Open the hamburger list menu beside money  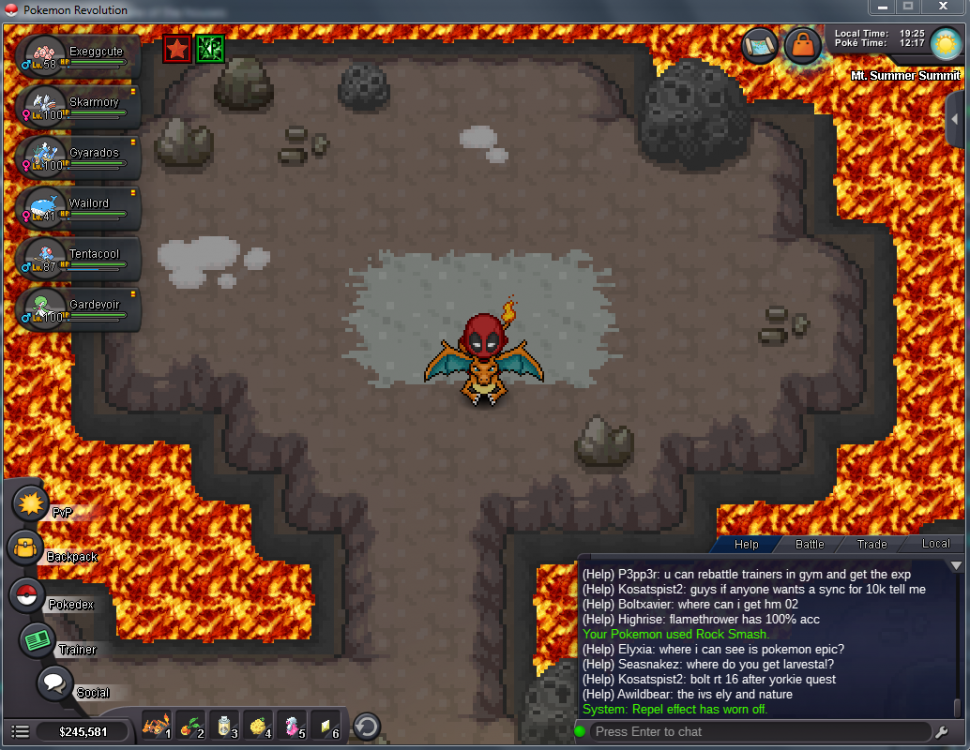20,732
